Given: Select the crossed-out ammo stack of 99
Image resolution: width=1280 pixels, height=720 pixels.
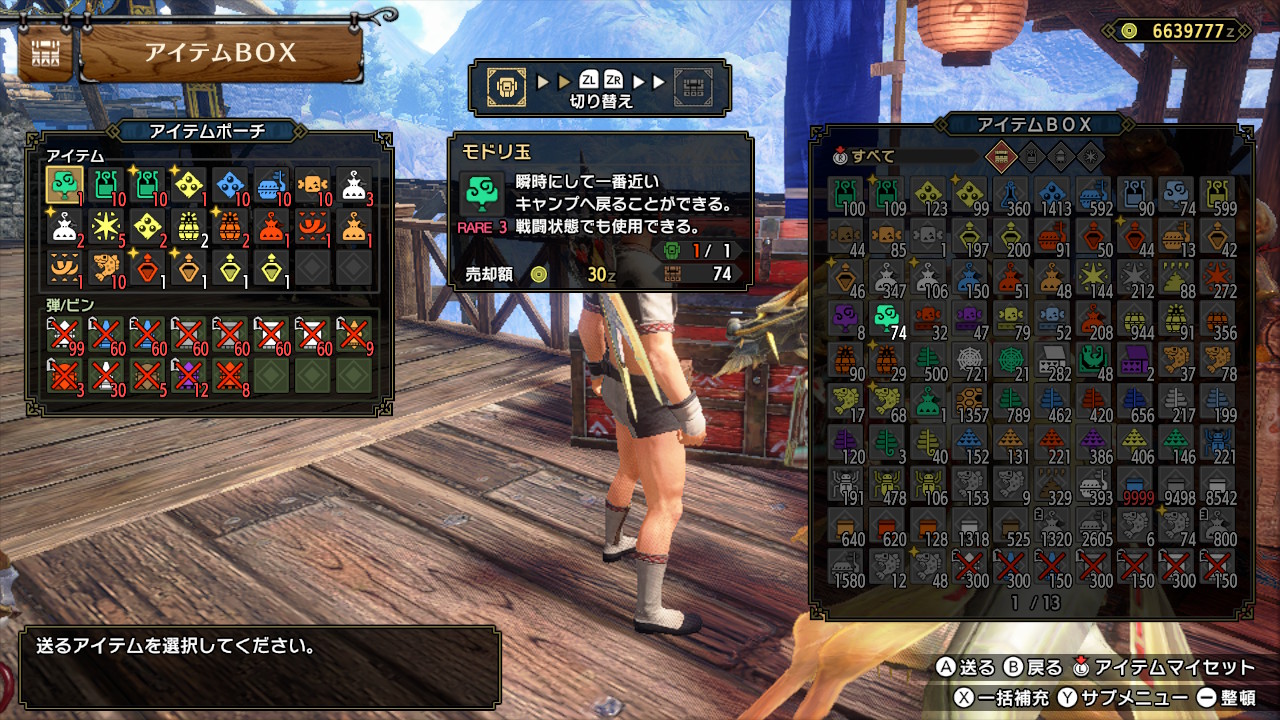Looking at the screenshot, I should click(x=64, y=333).
